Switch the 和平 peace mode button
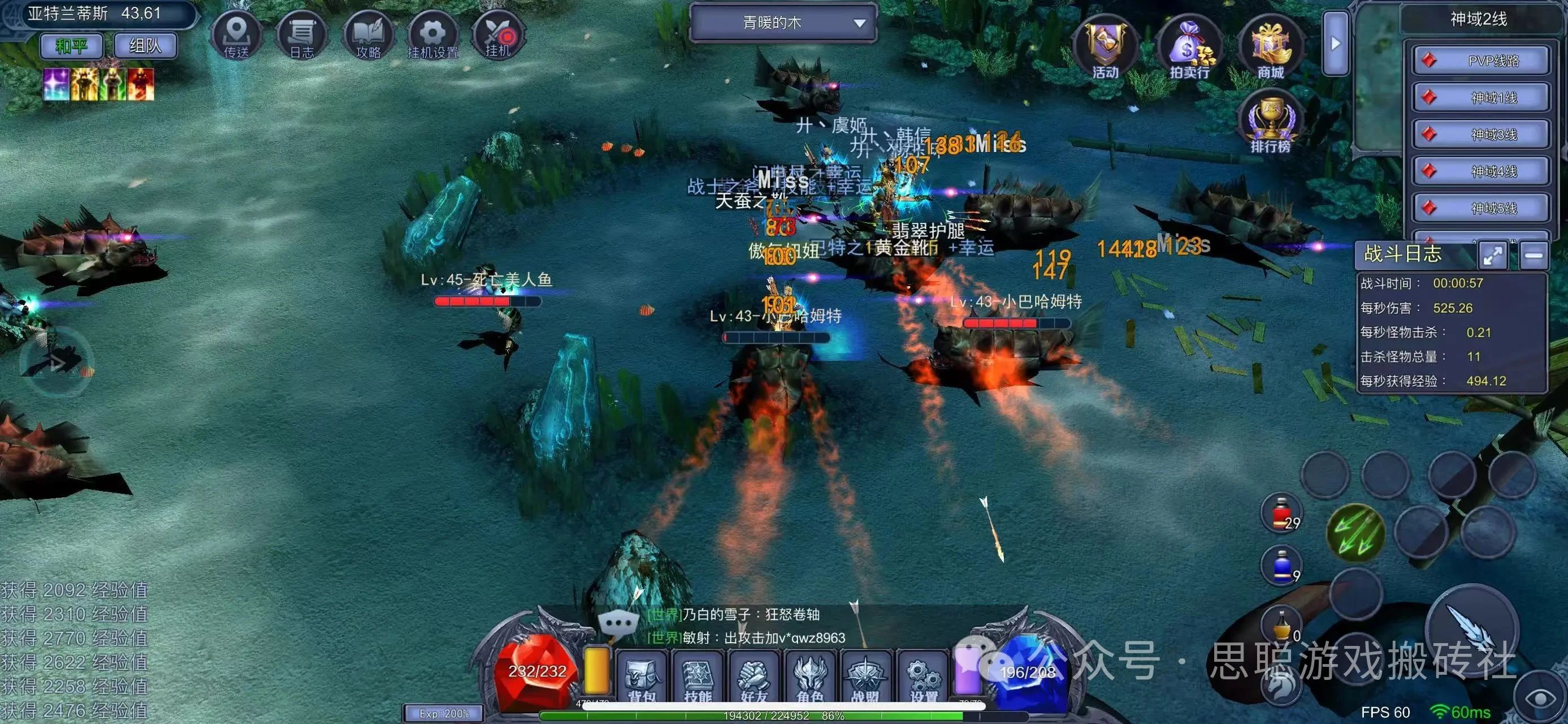 (x=72, y=46)
